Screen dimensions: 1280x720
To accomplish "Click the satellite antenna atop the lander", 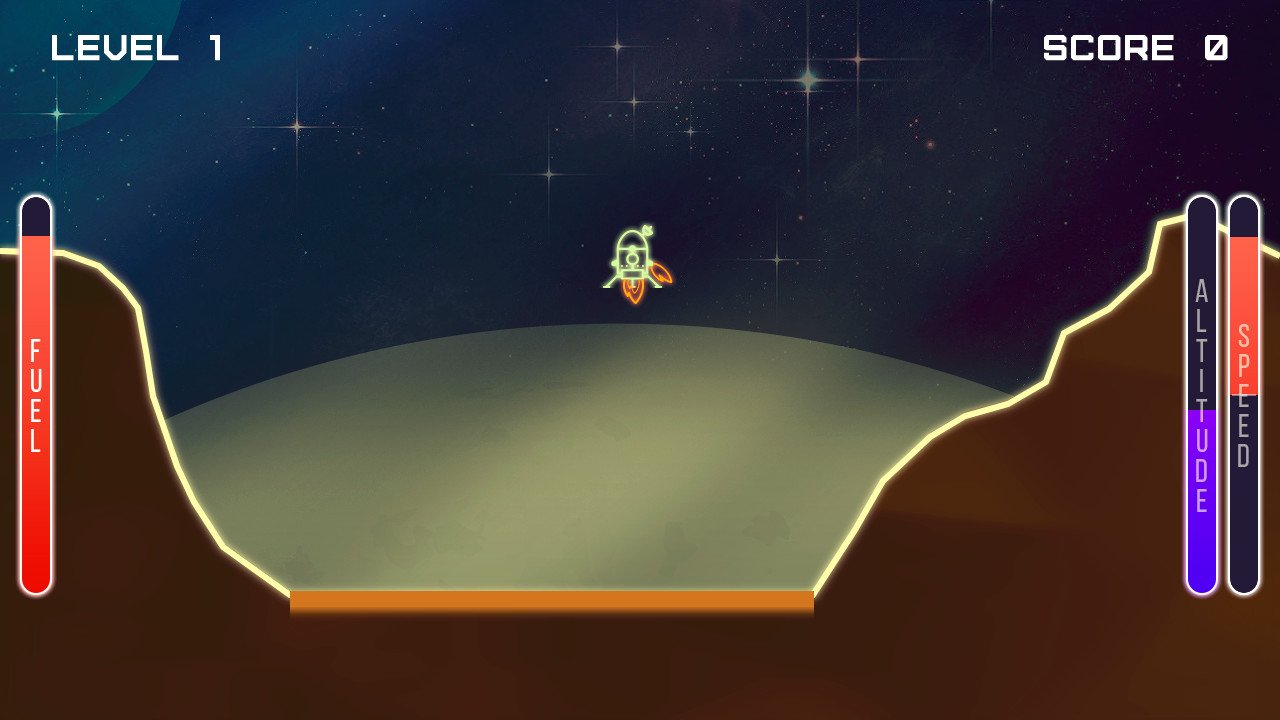I will 647,229.
